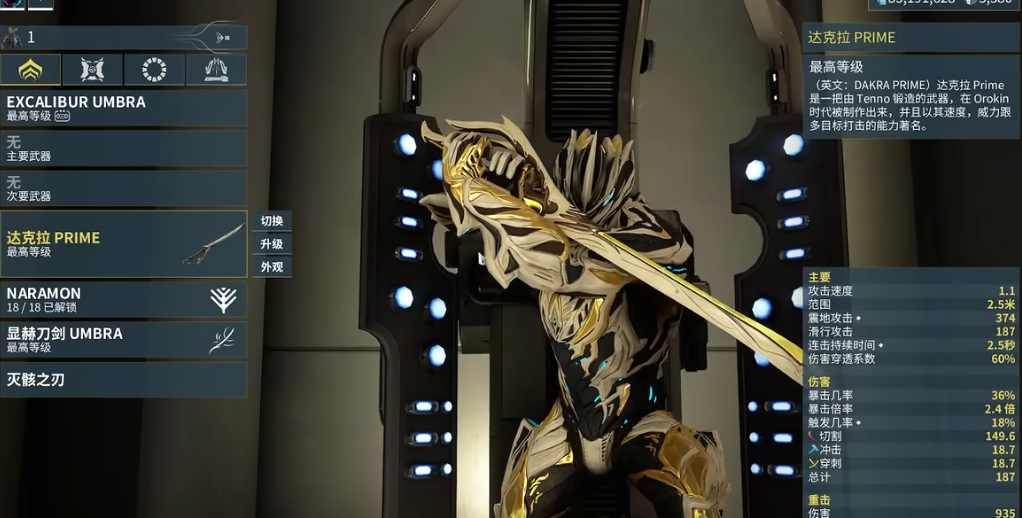This screenshot has width=1022, height=518.
Task: Open the Naramon focus school entry
Action: point(123,299)
